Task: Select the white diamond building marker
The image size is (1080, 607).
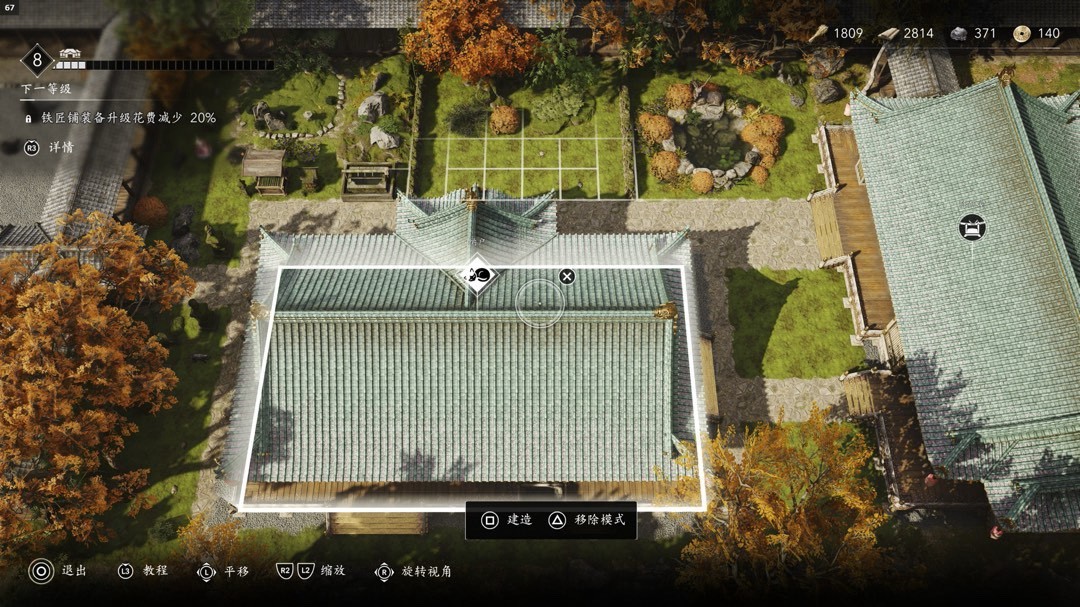Action: [479, 276]
